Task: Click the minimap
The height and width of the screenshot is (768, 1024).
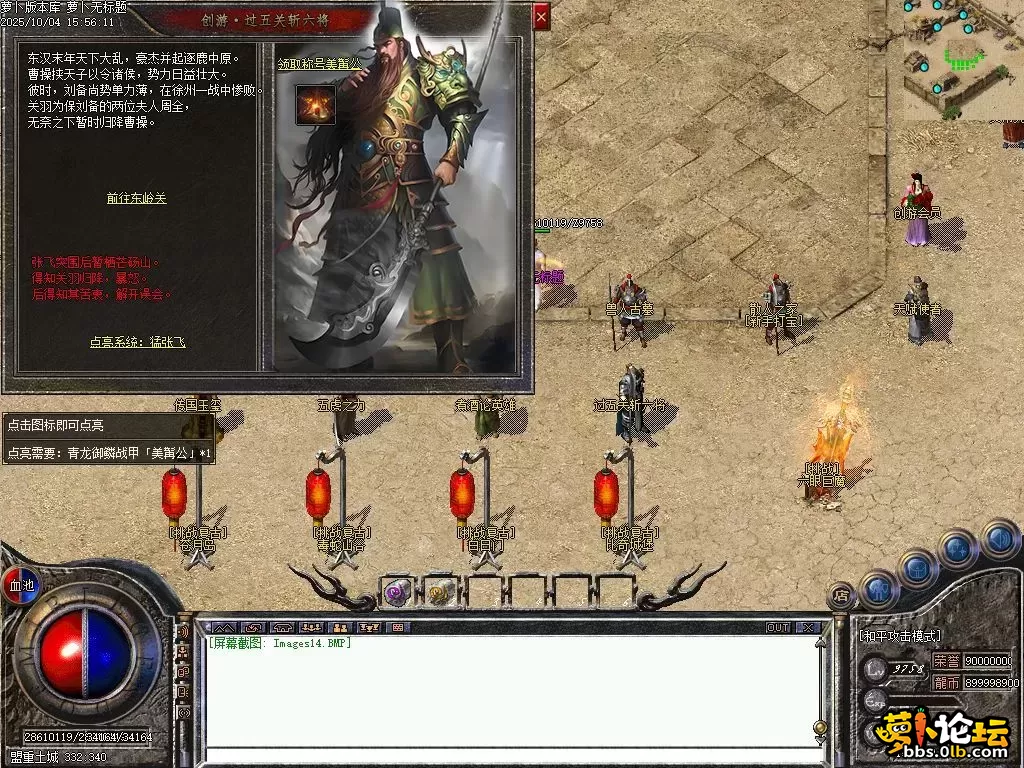Action: 955,58
